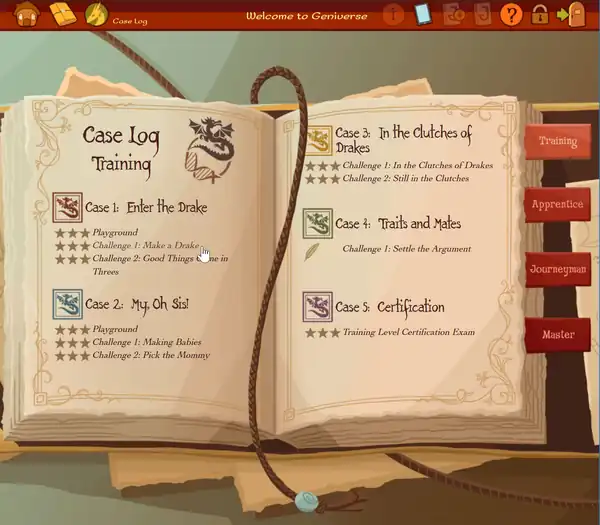
Task: Start Challenge 1: Making Babies
Action: pyautogui.click(x=147, y=342)
